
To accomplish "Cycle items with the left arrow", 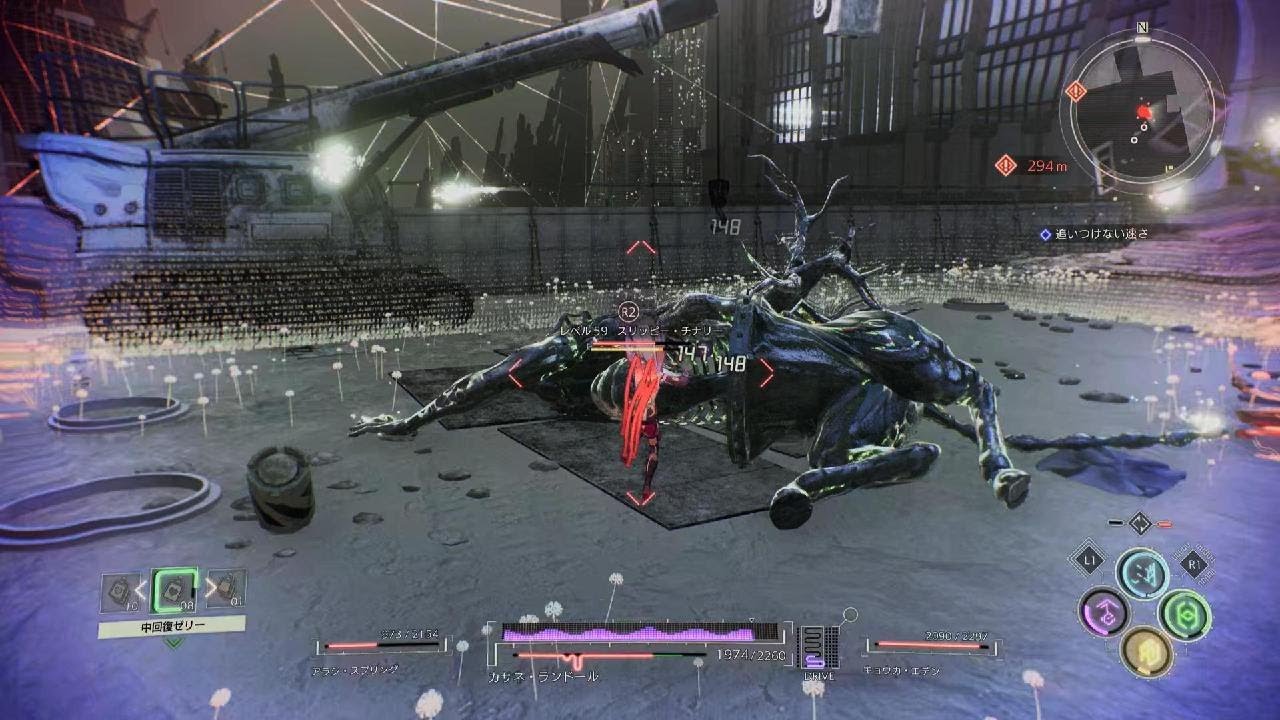I will click(x=143, y=590).
